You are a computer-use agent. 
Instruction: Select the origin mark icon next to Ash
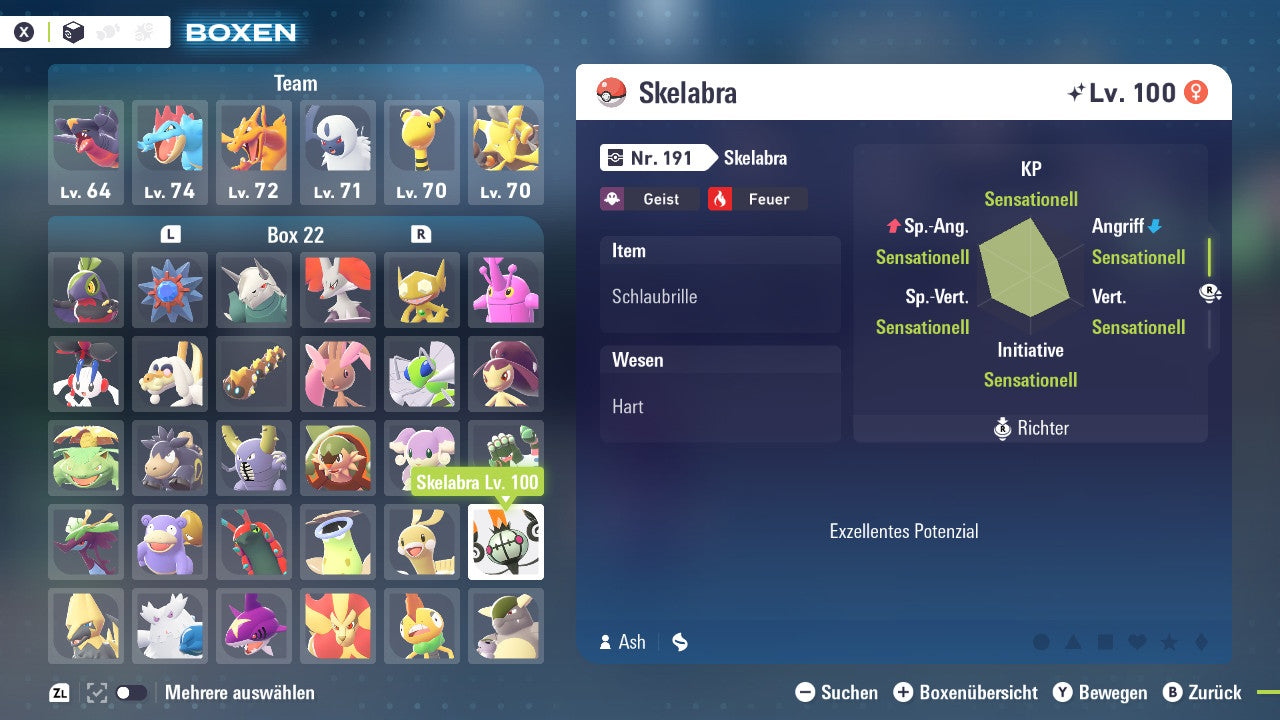click(679, 642)
